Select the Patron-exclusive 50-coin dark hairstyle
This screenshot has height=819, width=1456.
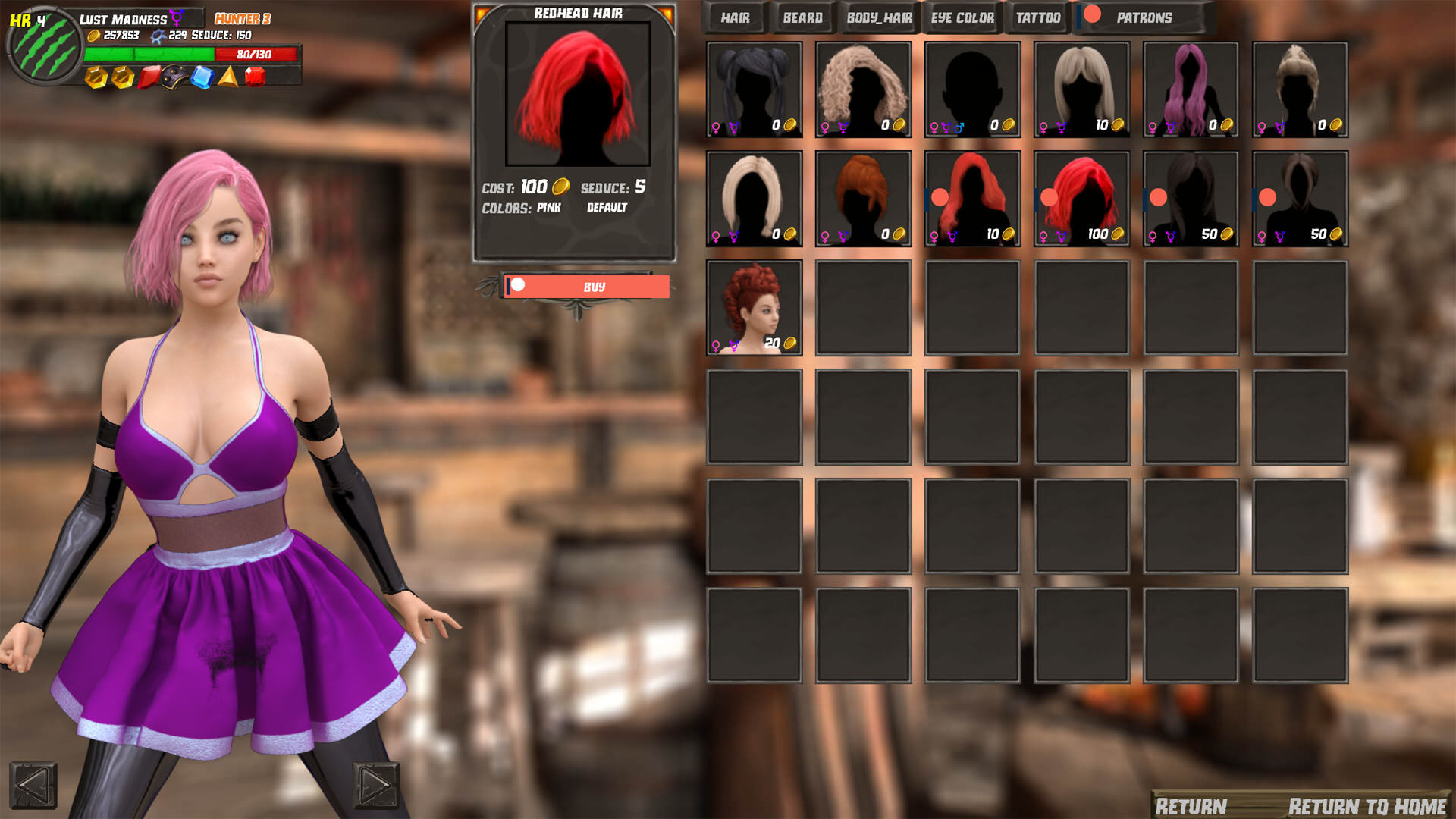pyautogui.click(x=1191, y=199)
